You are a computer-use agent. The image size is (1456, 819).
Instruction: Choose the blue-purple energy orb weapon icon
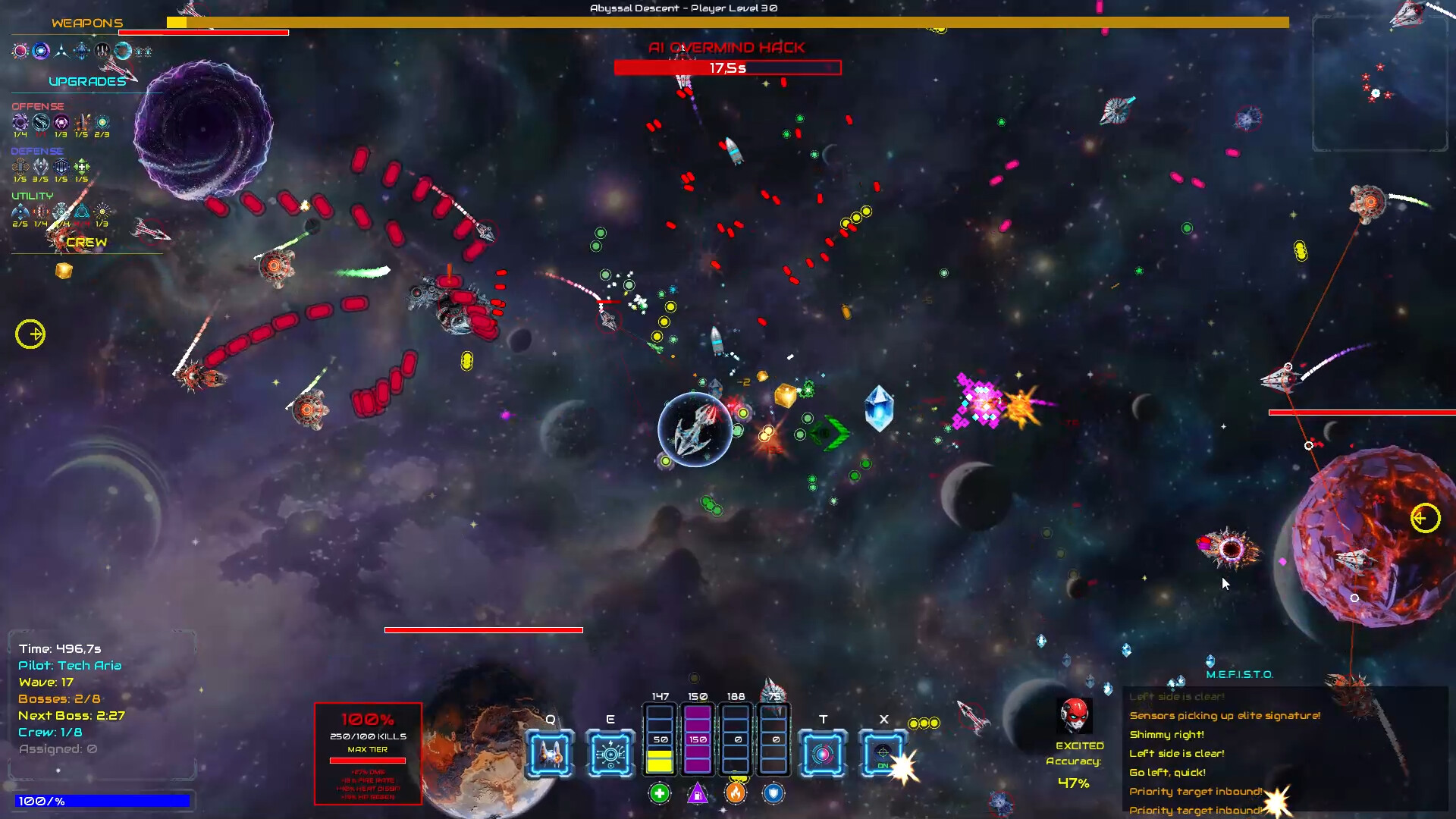41,51
